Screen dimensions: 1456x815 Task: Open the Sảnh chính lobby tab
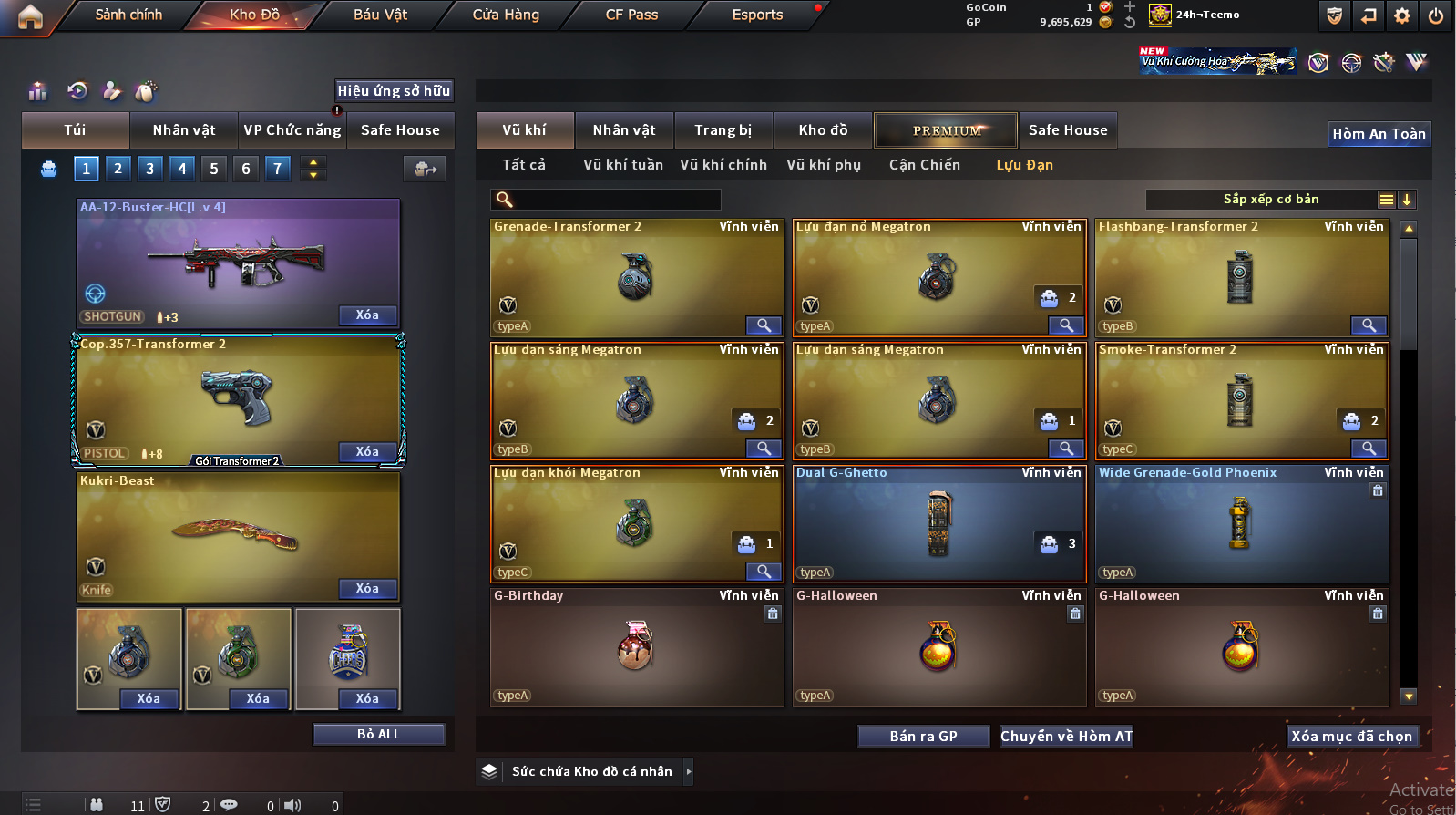click(128, 15)
